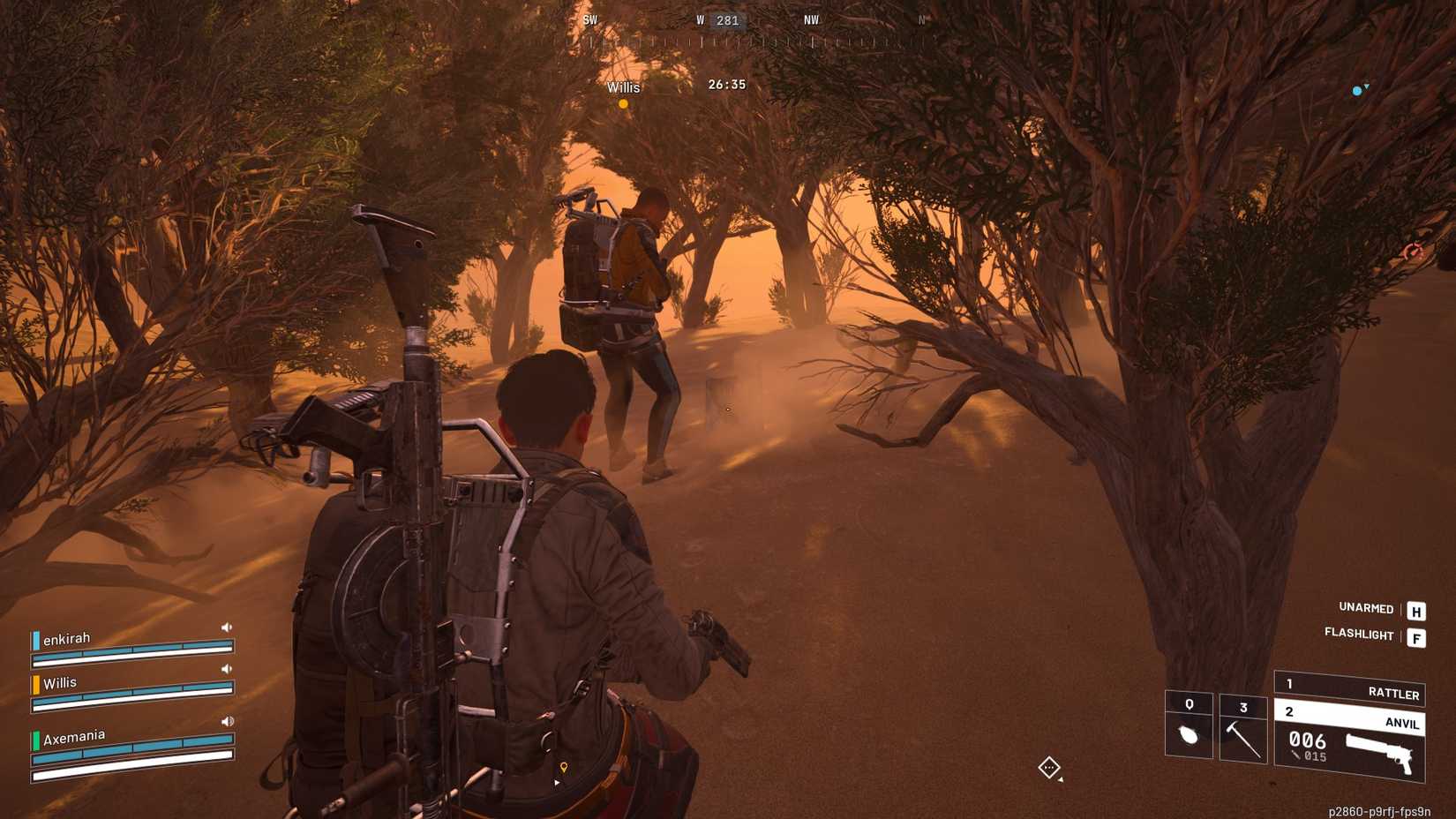Click the diamond waypoint marker near bottom center

pyautogui.click(x=1049, y=769)
